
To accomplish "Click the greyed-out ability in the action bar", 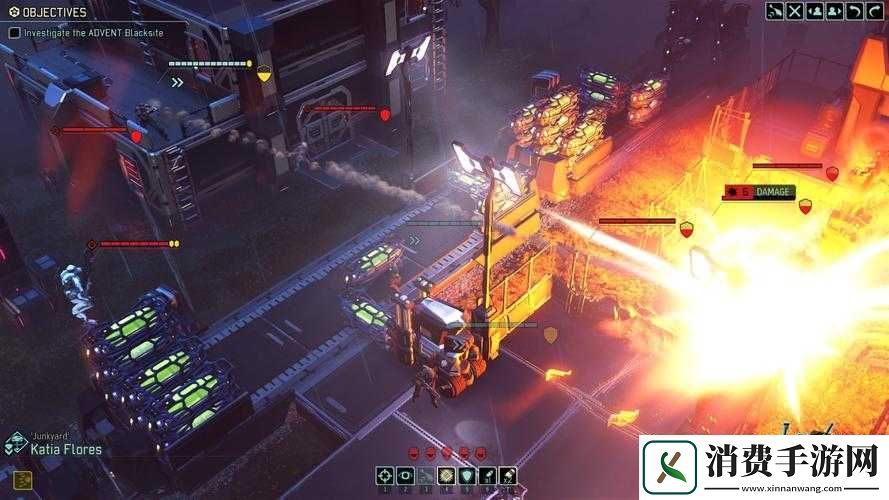I will point(426,476).
